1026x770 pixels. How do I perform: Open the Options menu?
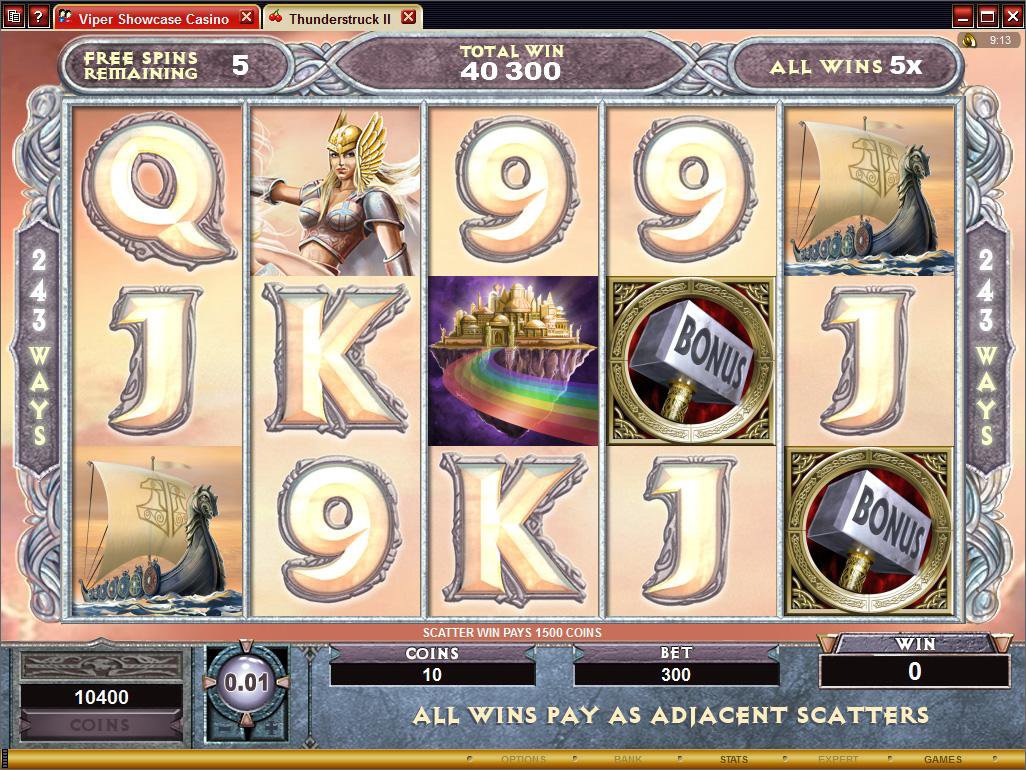pos(524,760)
